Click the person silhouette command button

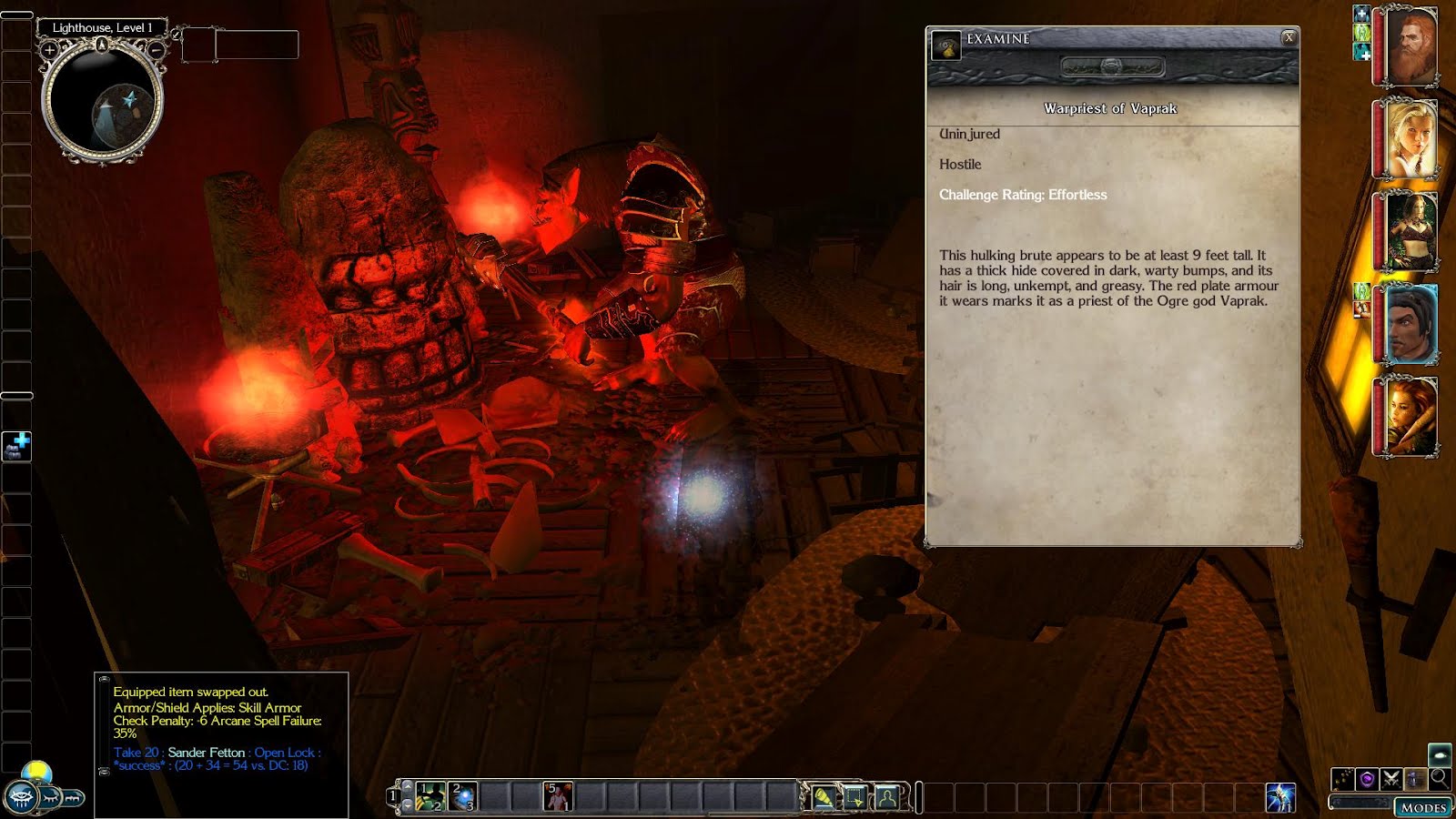pyautogui.click(x=886, y=797)
